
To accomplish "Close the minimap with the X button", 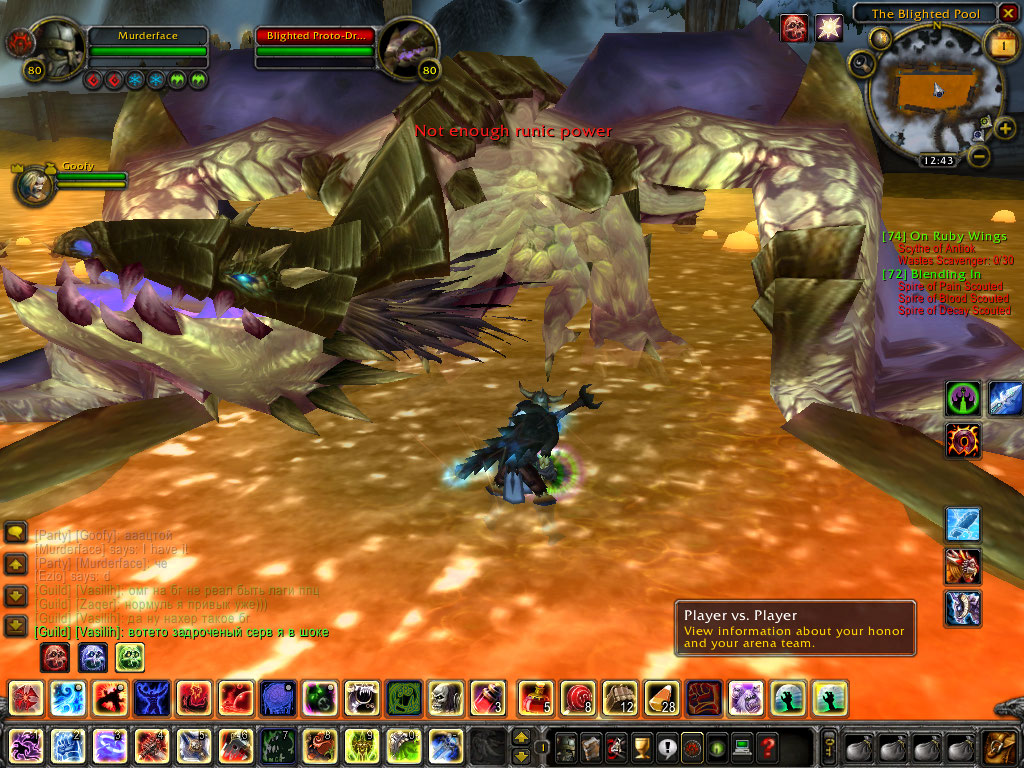I will [x=1009, y=13].
